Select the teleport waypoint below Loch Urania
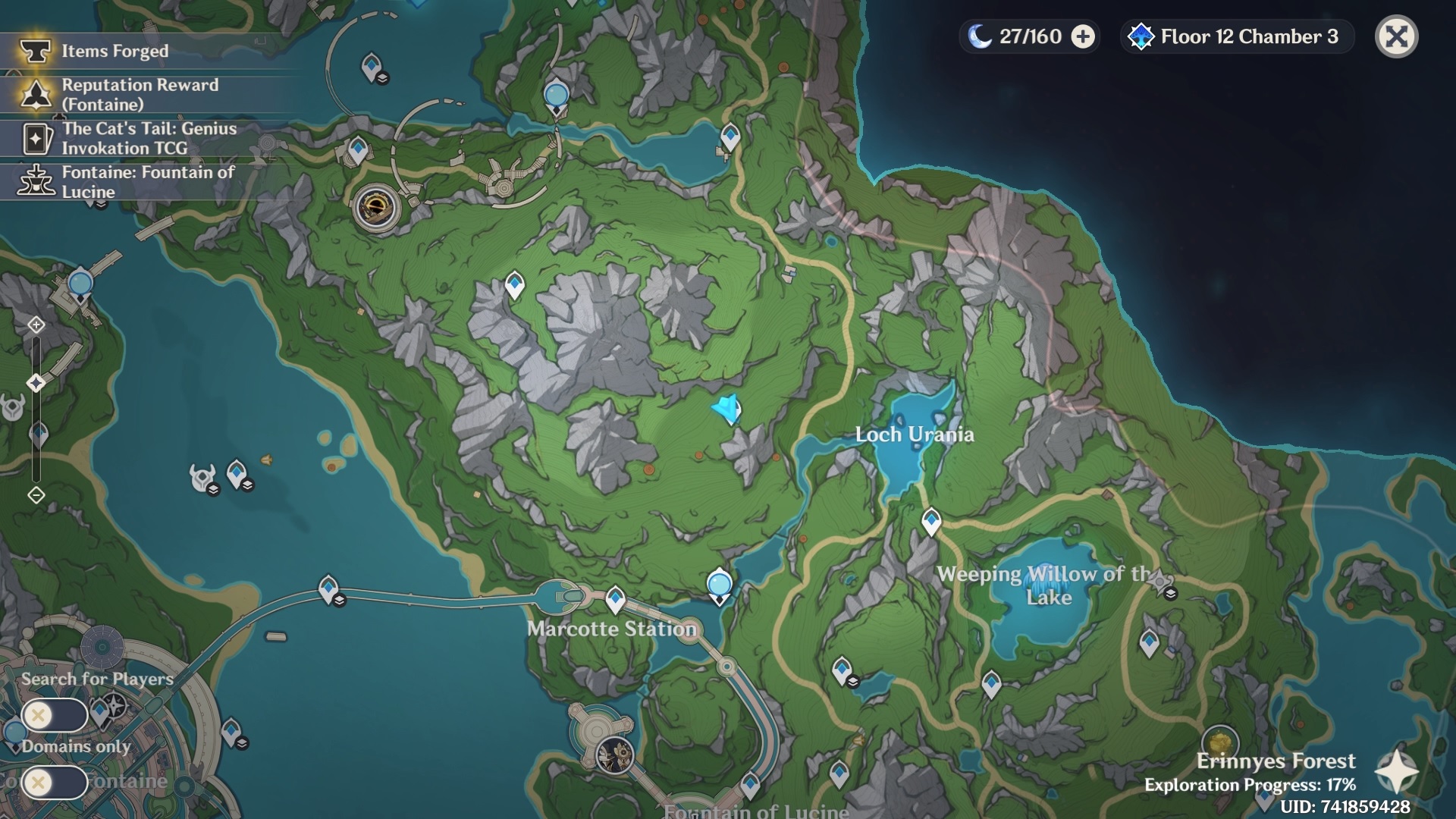Viewport: 1456px width, 819px height. 931,521
